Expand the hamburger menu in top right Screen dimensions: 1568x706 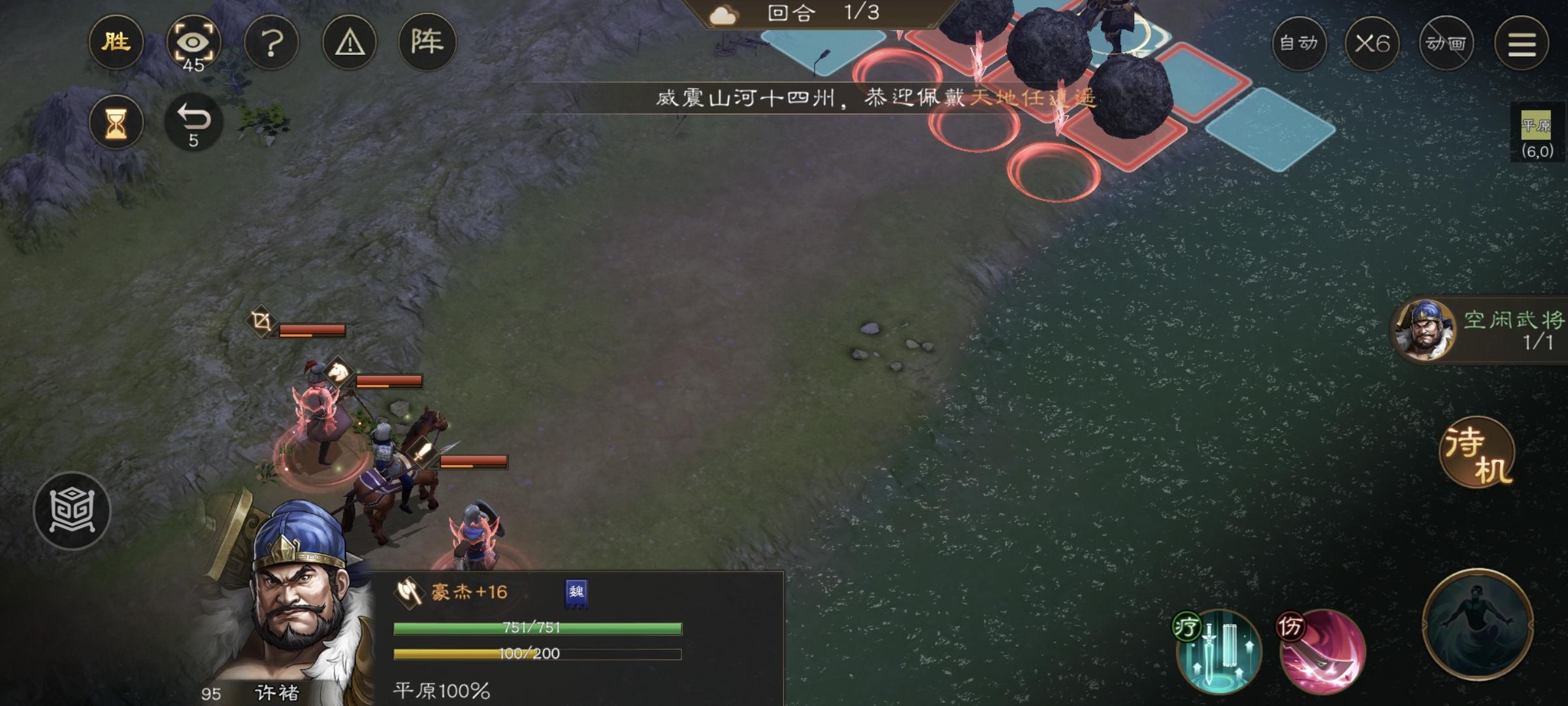1523,42
